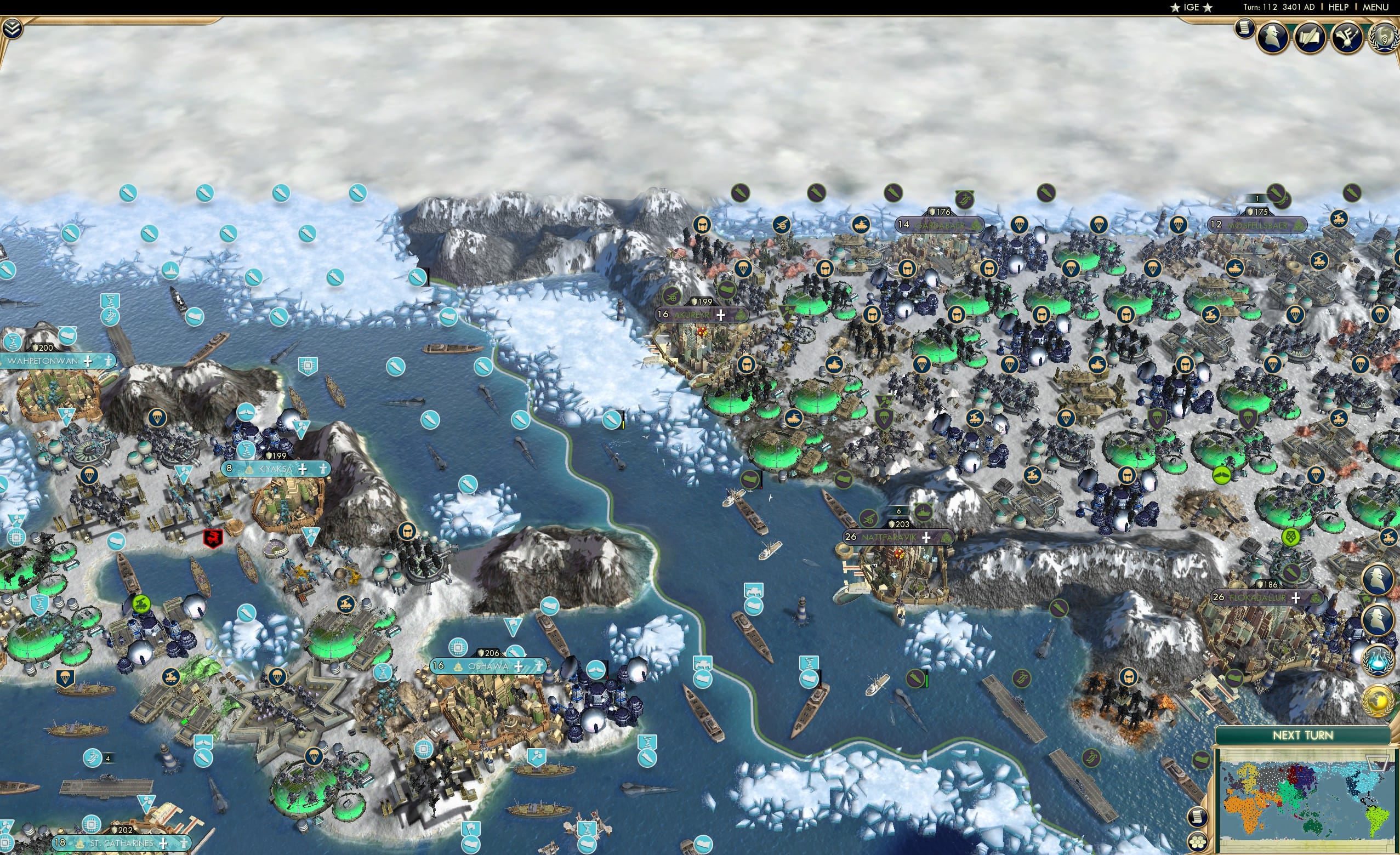Expand Oshawa production with its plus button

[x=519, y=666]
